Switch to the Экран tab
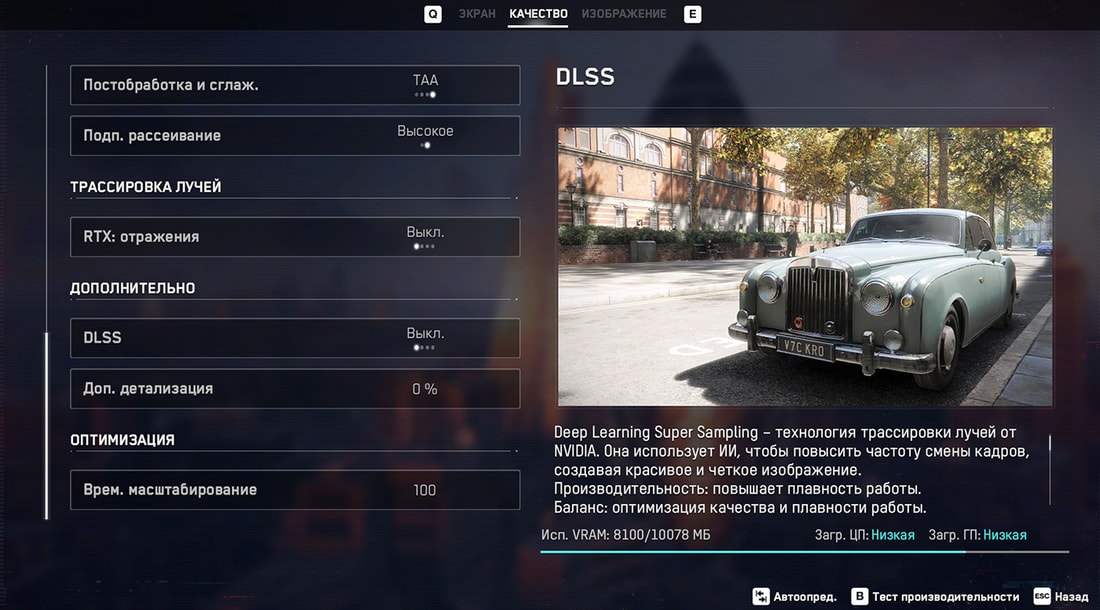This screenshot has height=610, width=1100. coord(477,14)
